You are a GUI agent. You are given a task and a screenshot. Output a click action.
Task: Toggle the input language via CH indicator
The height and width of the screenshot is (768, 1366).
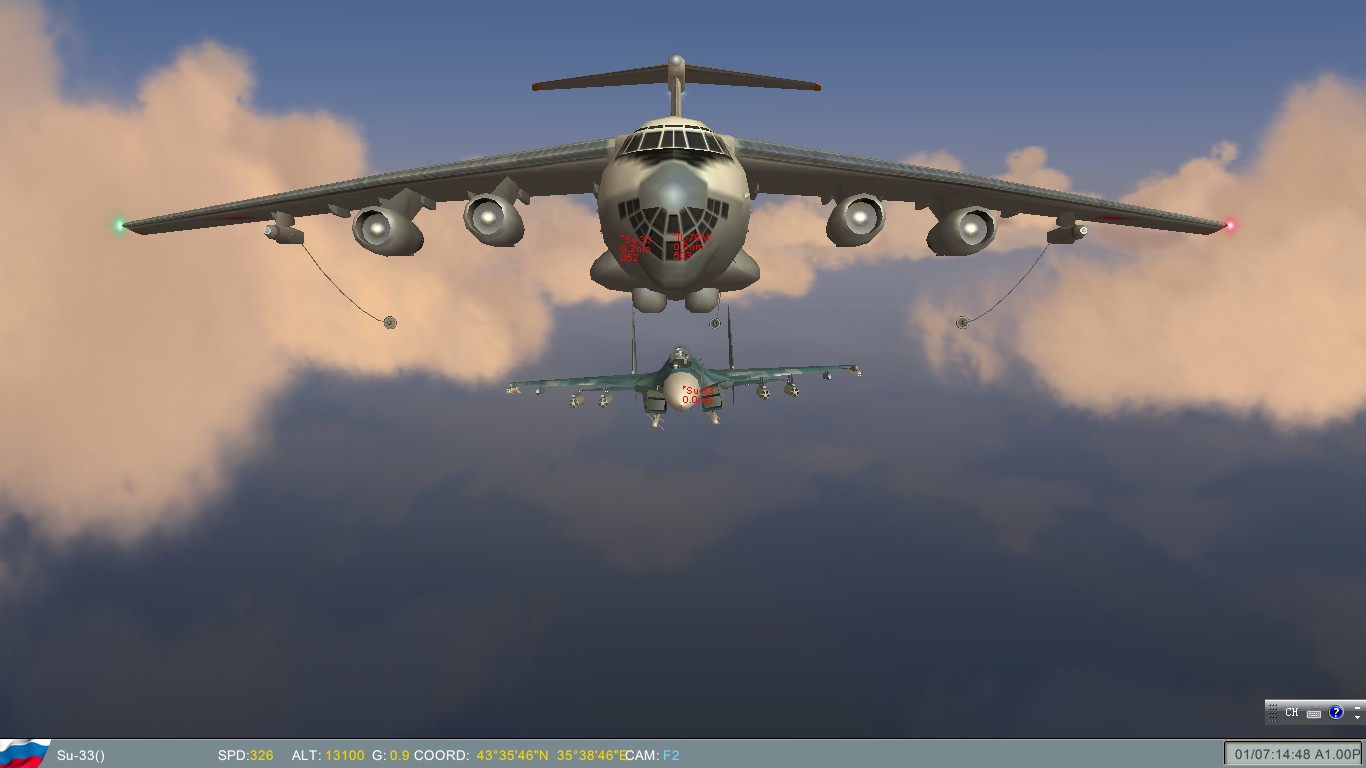click(1292, 712)
